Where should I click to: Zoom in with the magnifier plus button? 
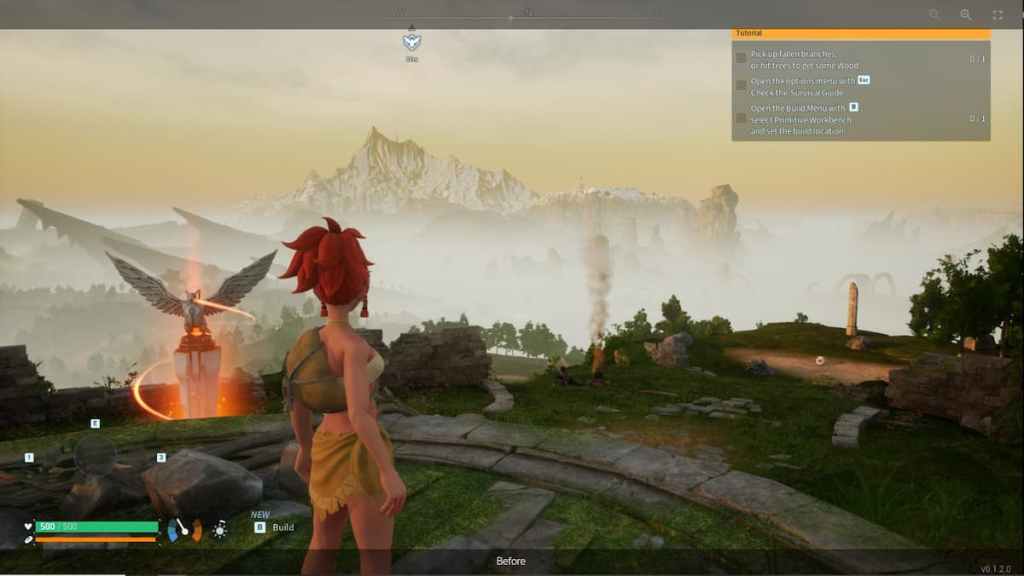[966, 15]
